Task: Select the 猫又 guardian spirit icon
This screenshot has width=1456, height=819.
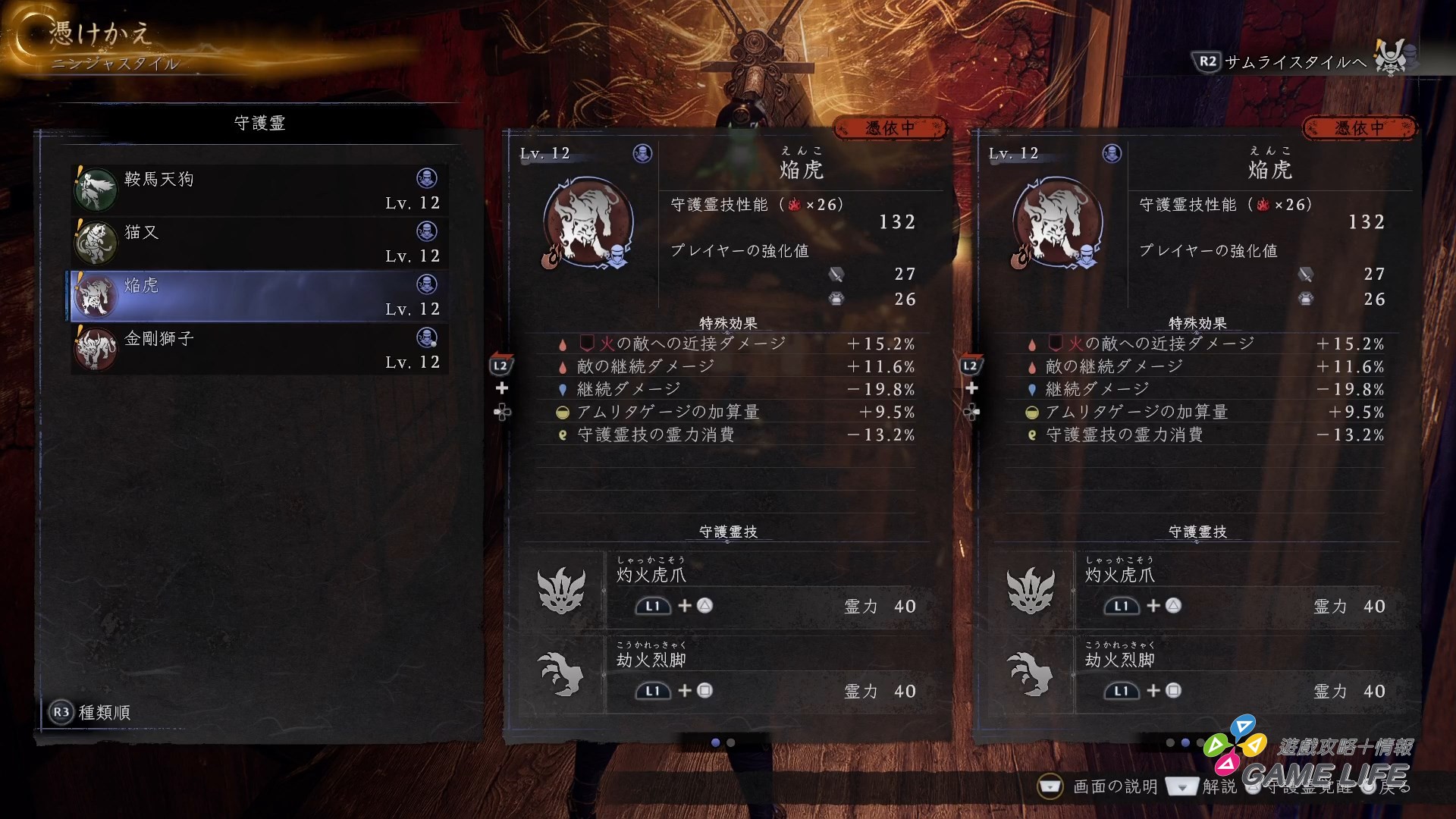Action: (x=96, y=242)
